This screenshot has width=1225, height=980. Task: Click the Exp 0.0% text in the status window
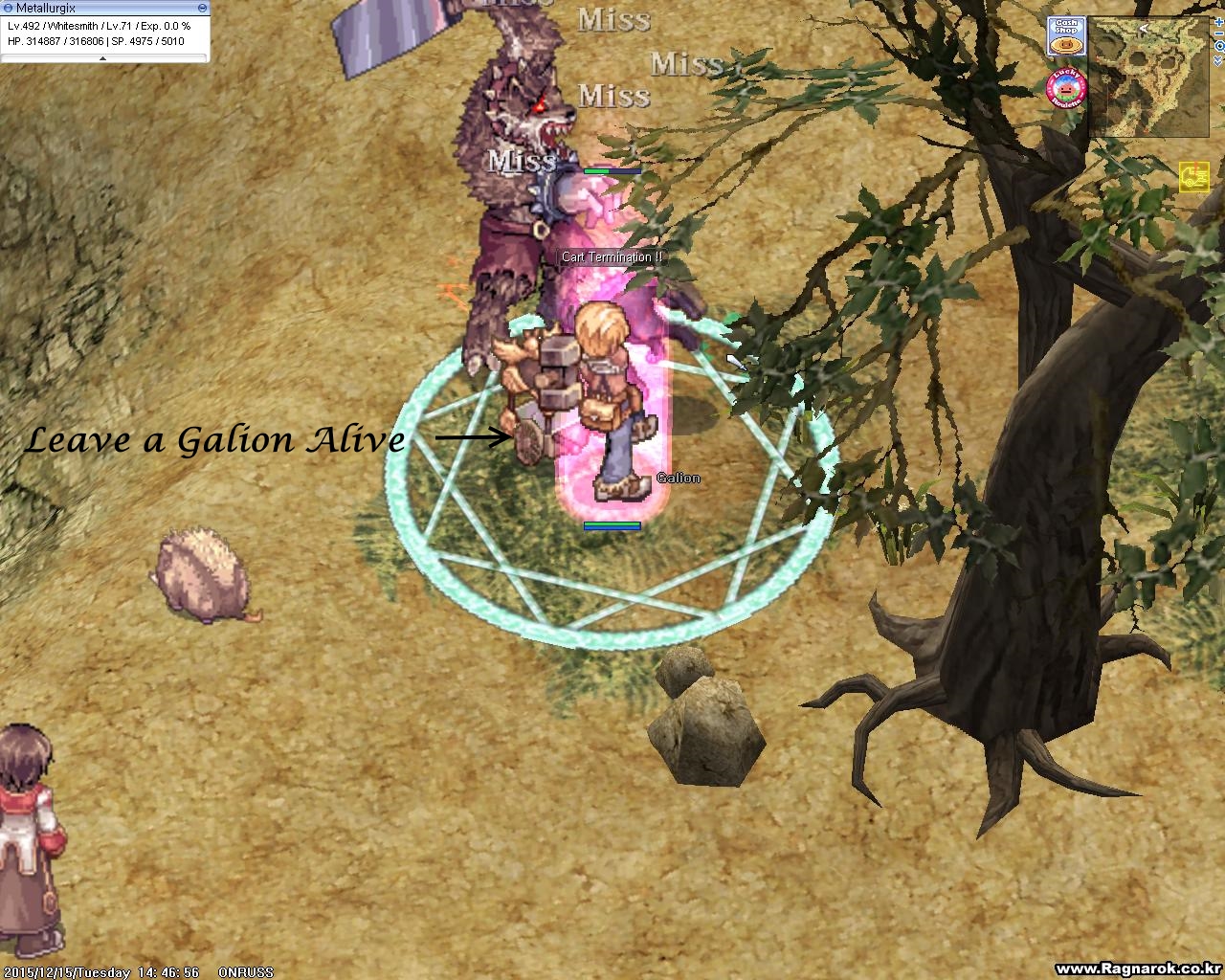pyautogui.click(x=165, y=26)
